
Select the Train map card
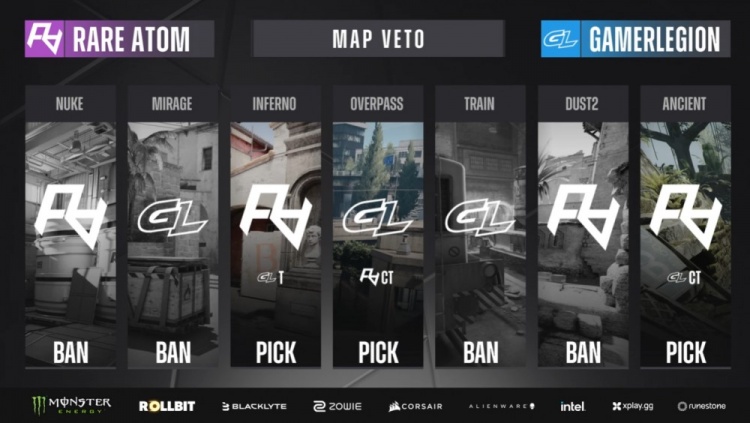click(x=481, y=230)
